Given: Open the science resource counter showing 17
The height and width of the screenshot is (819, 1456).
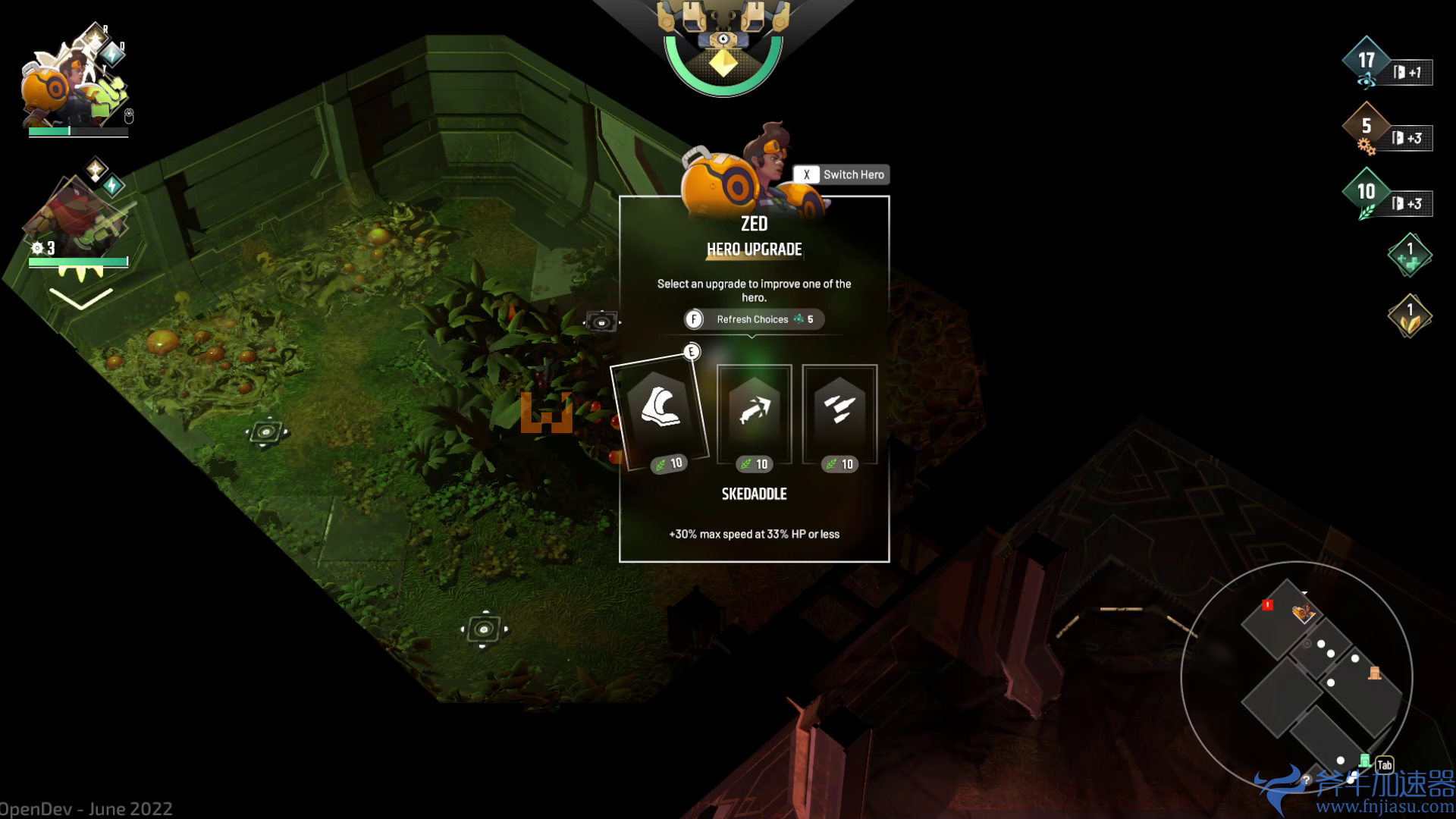Looking at the screenshot, I should pyautogui.click(x=1366, y=62).
